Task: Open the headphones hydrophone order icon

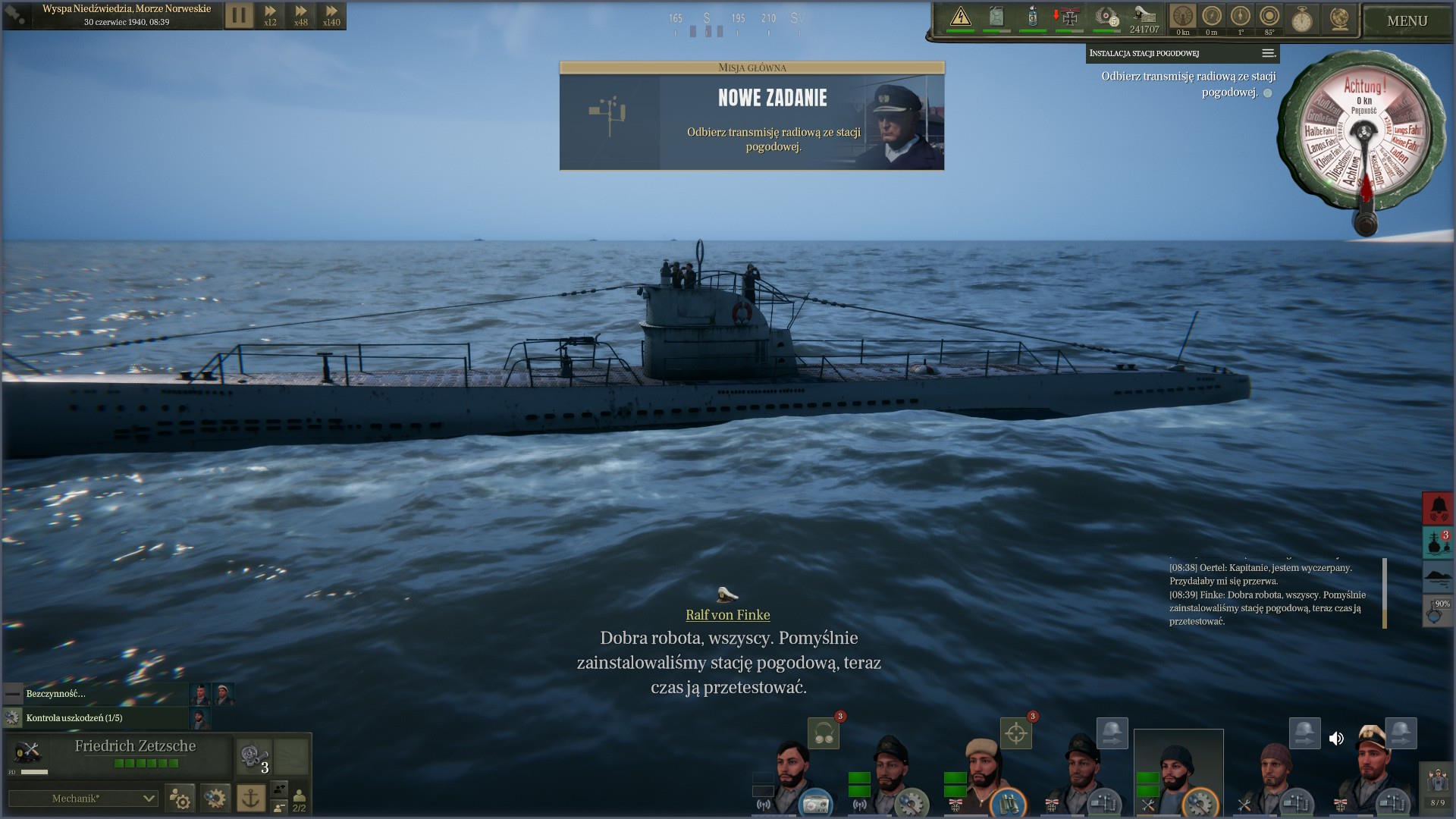Action: 824,733
